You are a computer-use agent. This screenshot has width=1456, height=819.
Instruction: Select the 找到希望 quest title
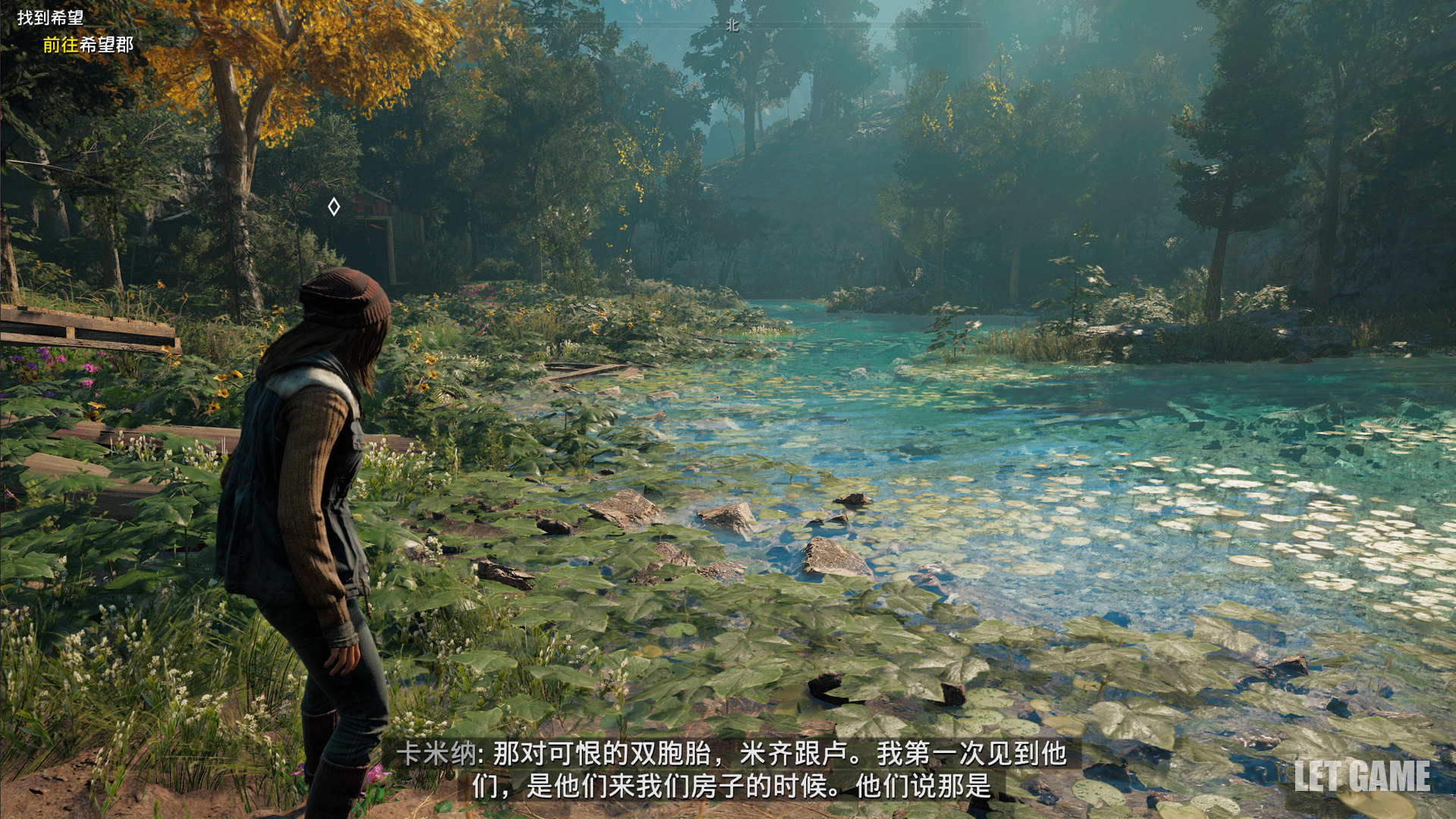[x=51, y=17]
